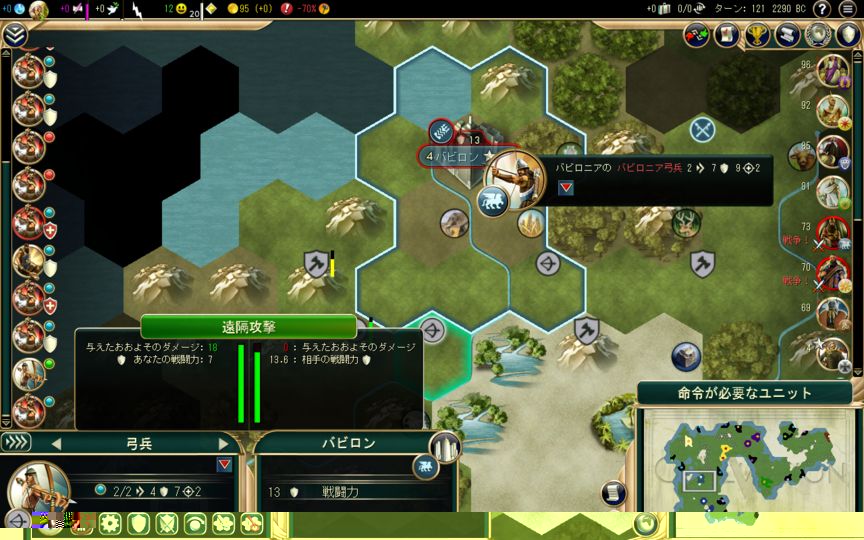Open the research progress icon in top-left

coord(39,11)
